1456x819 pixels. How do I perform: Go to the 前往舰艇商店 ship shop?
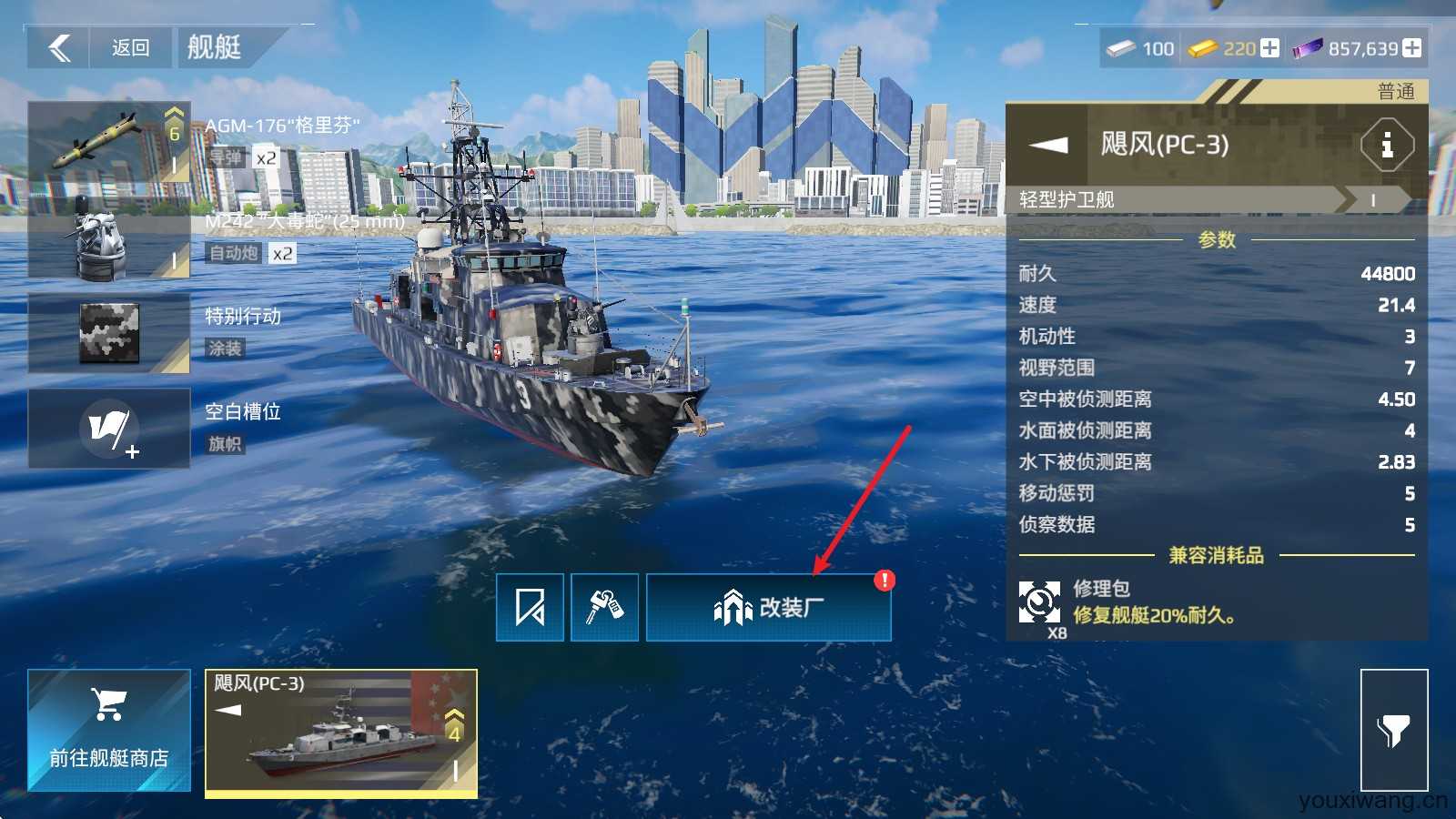[x=109, y=730]
